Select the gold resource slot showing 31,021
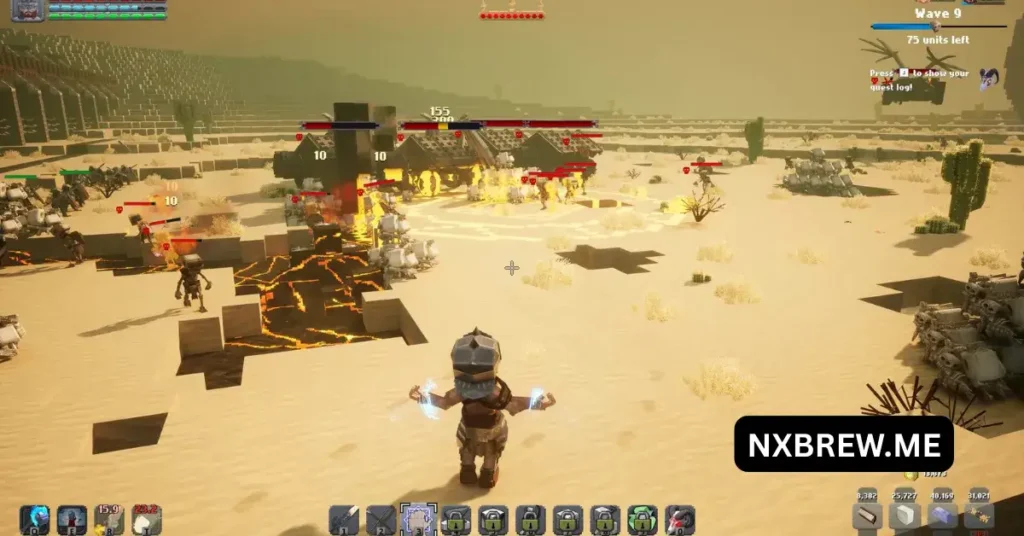1024x536 pixels. tap(979, 516)
